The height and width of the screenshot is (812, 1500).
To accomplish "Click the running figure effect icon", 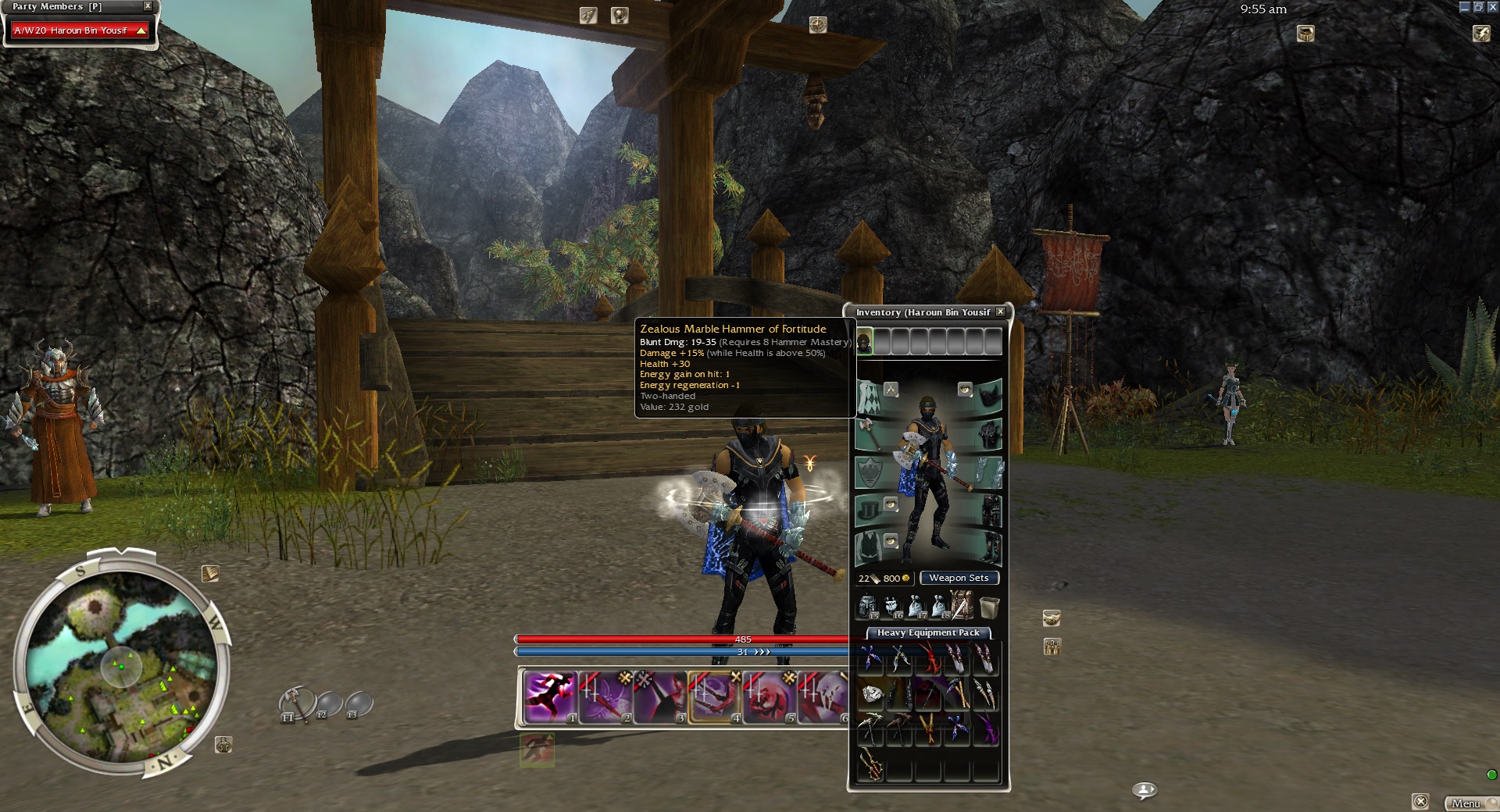I will tap(537, 750).
